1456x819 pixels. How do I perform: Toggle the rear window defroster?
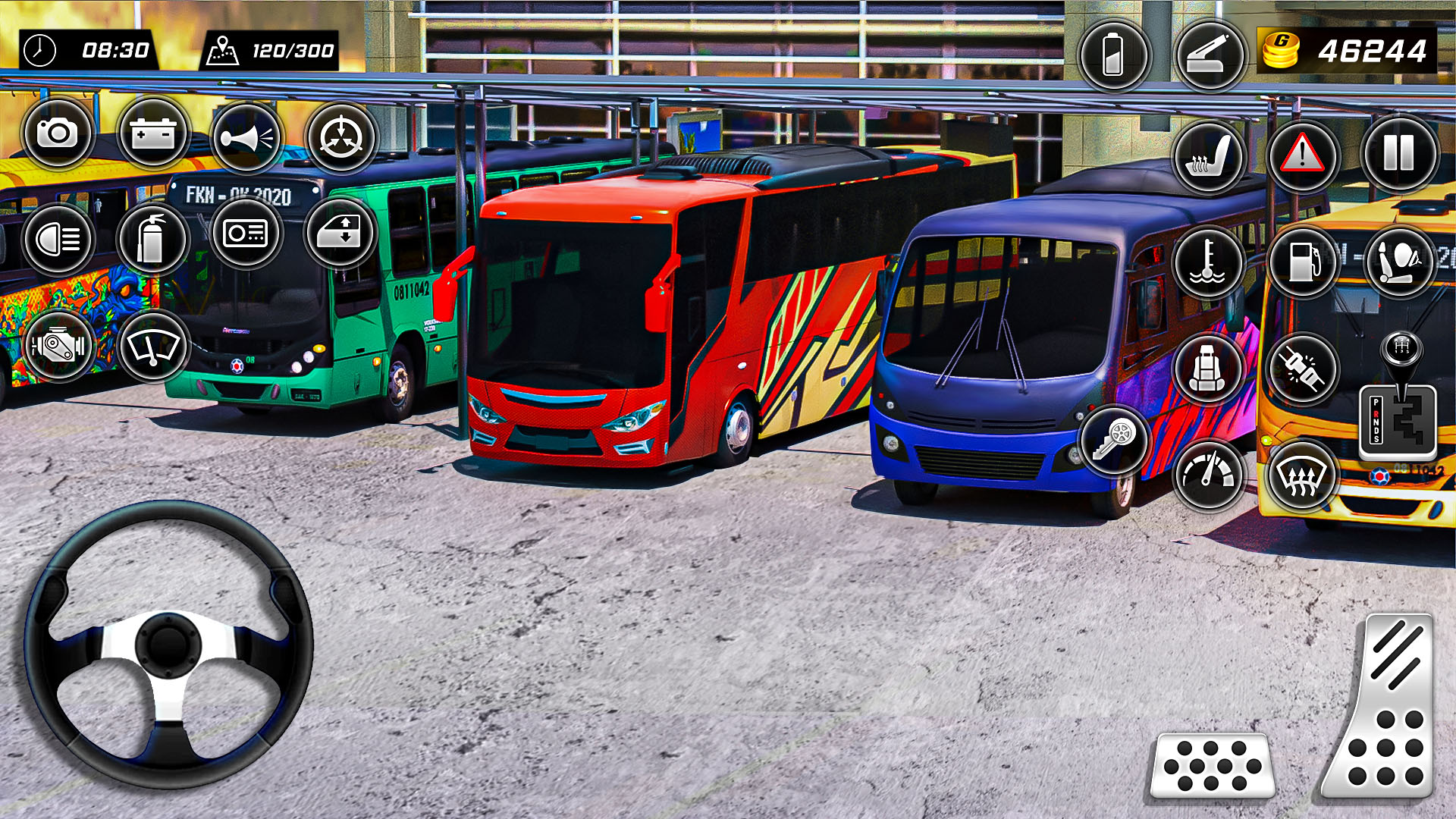coord(1304,478)
